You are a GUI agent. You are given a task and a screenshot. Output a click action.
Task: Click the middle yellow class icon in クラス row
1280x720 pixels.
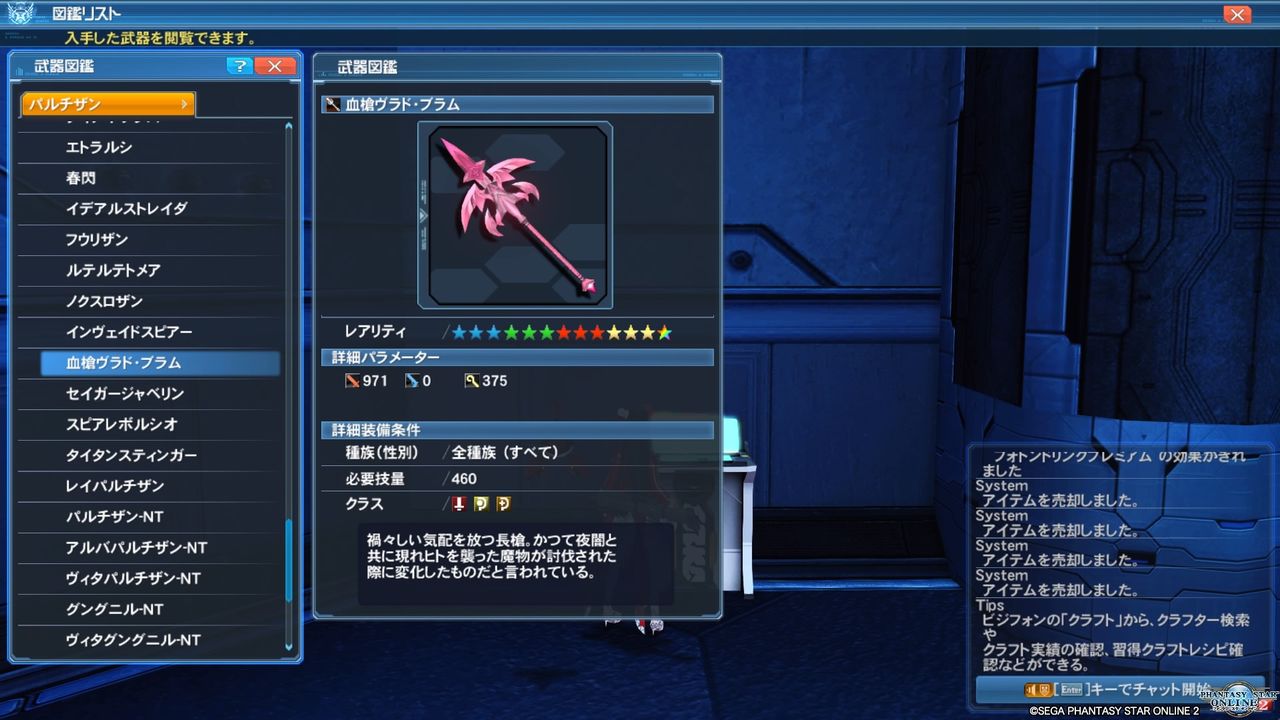click(479, 505)
